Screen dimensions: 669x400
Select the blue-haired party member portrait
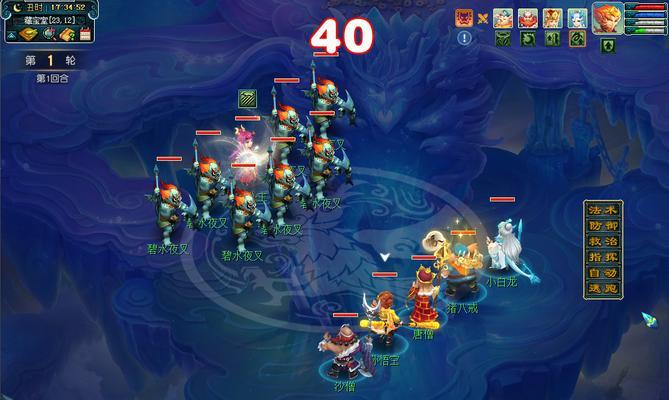click(578, 17)
